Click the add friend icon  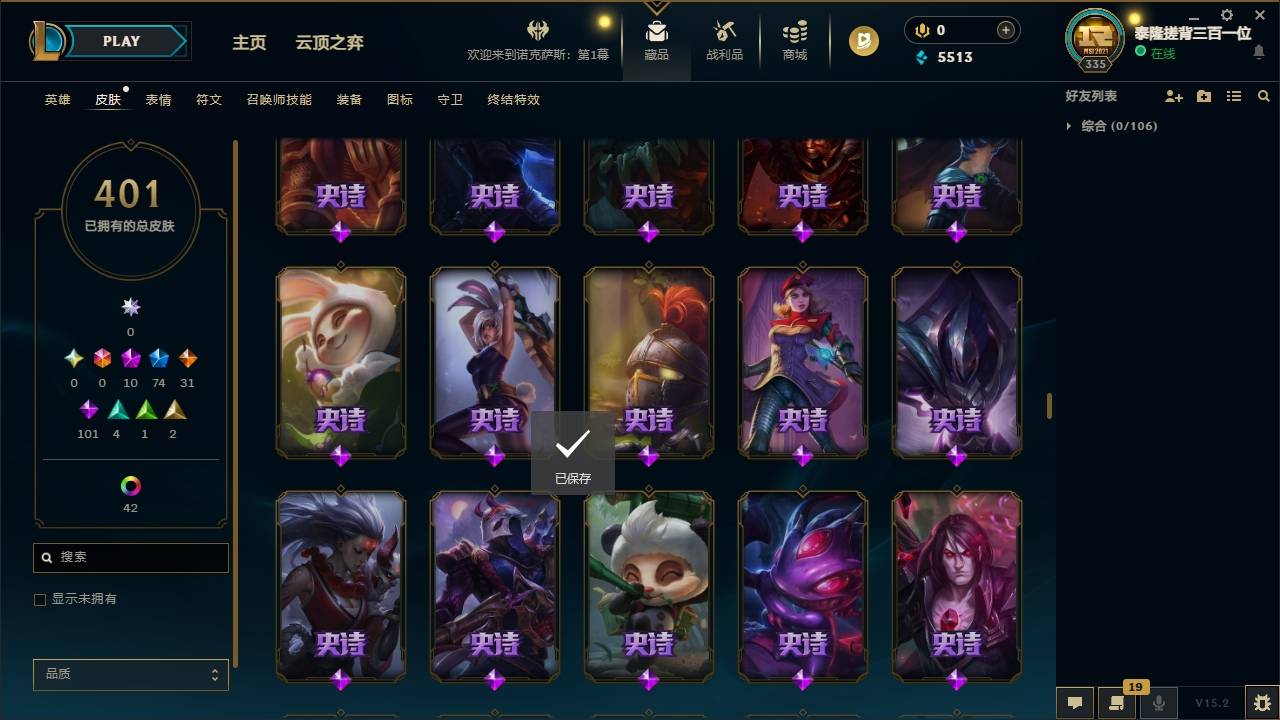[1174, 96]
